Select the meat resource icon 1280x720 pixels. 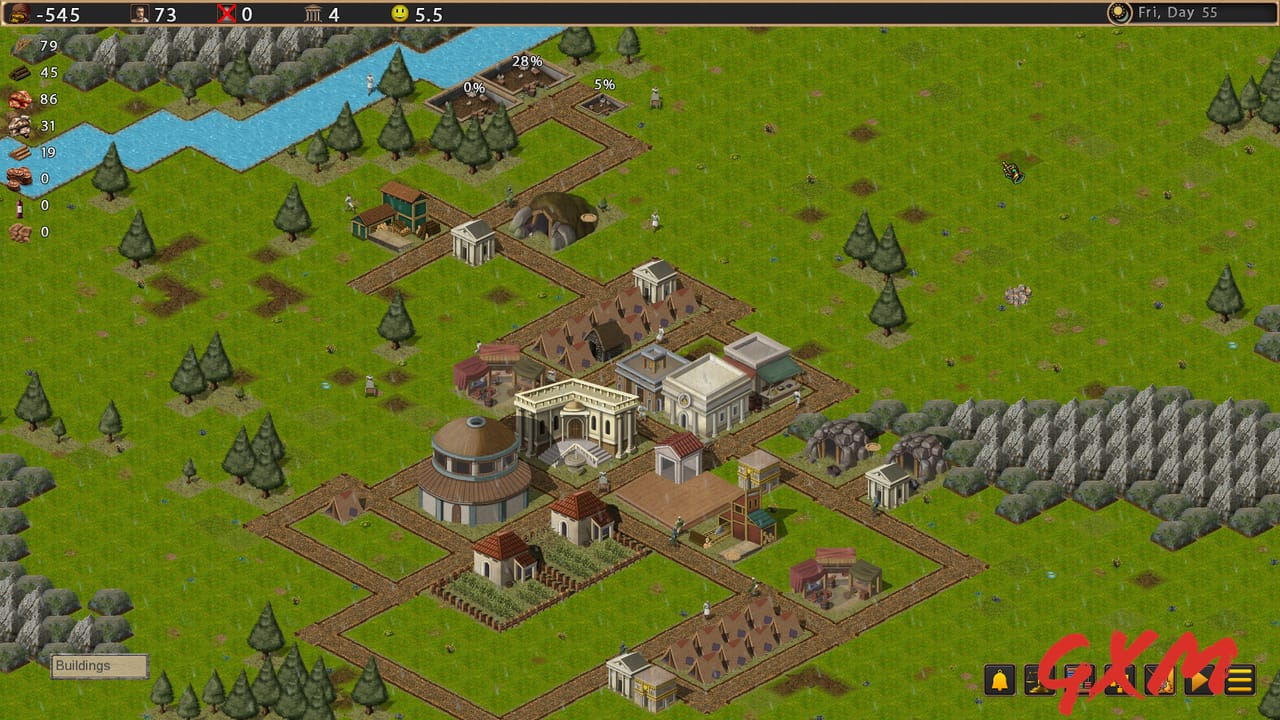(18, 99)
